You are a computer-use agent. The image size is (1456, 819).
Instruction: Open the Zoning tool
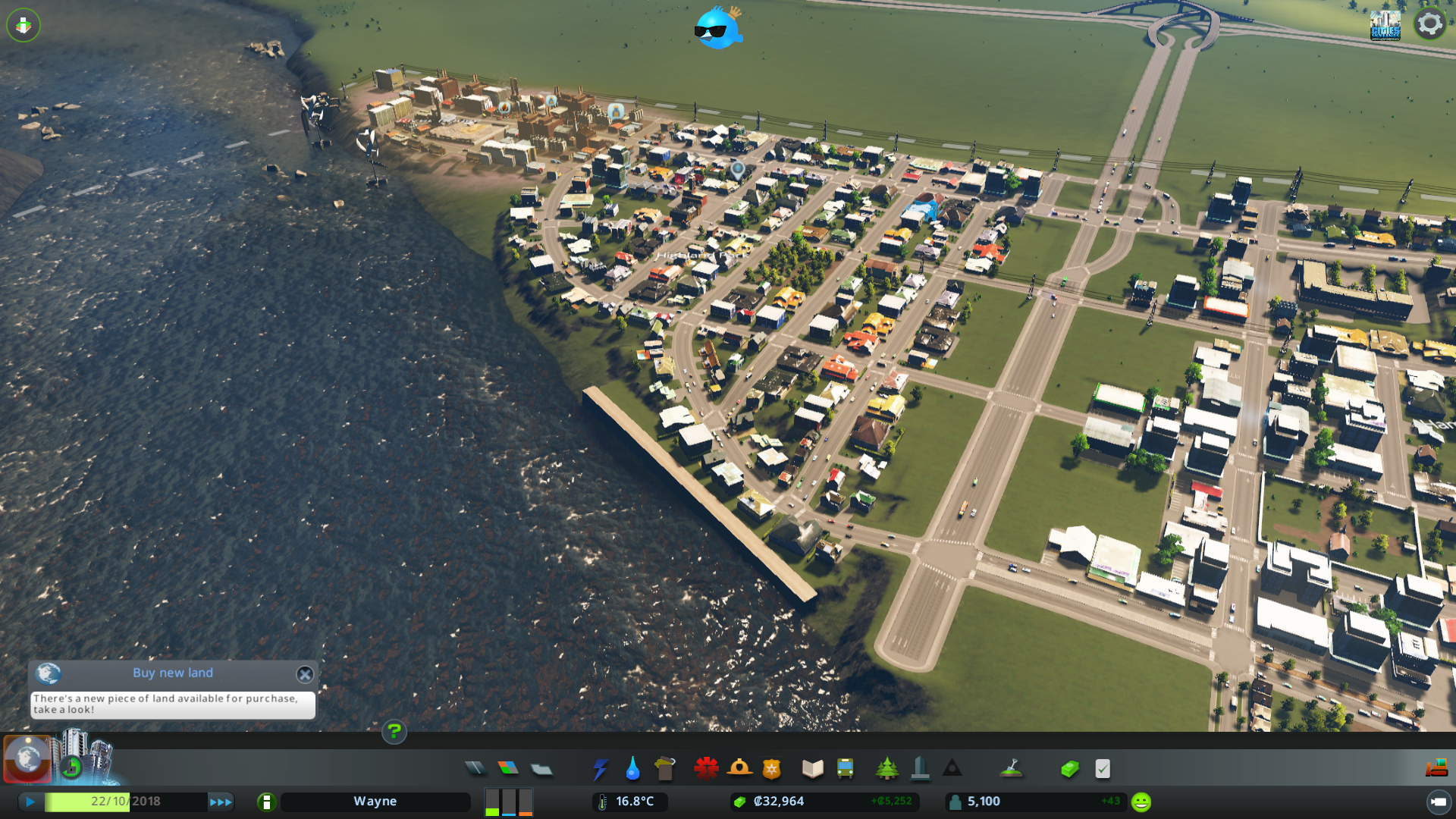pos(509,768)
